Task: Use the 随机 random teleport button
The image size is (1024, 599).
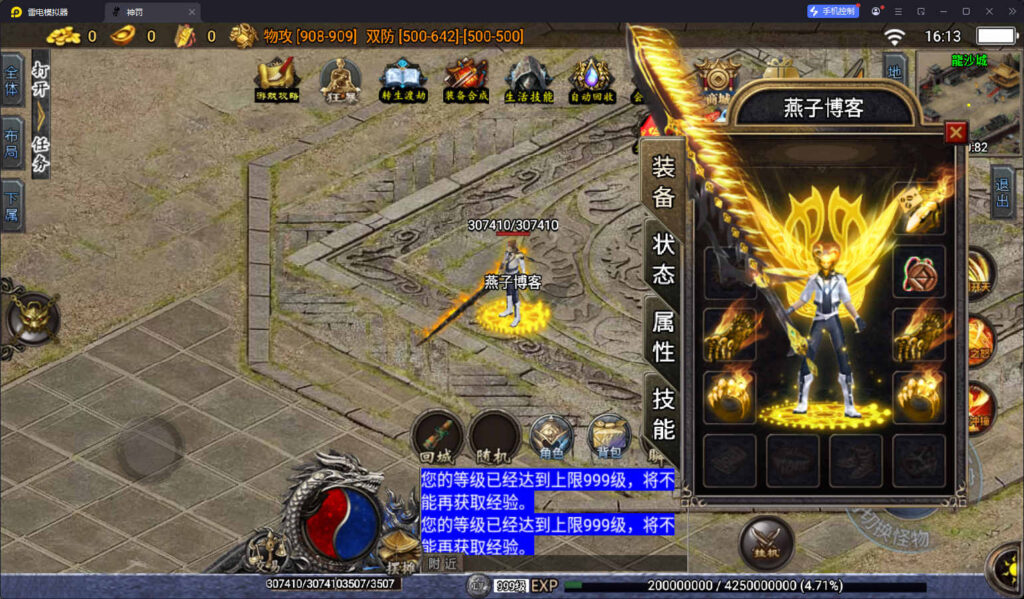Action: [495, 436]
